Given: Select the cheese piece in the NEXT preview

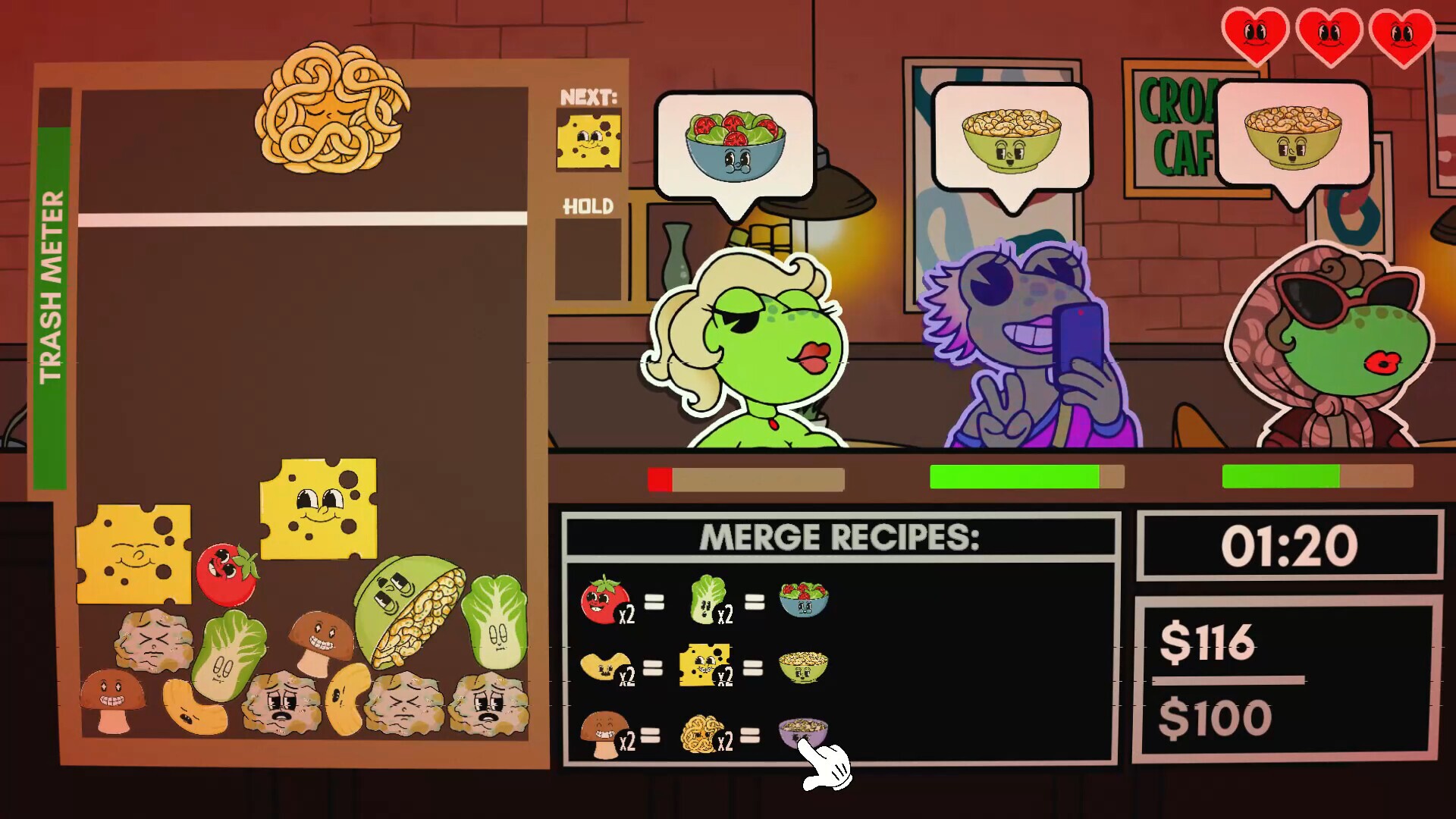Looking at the screenshot, I should click(588, 140).
